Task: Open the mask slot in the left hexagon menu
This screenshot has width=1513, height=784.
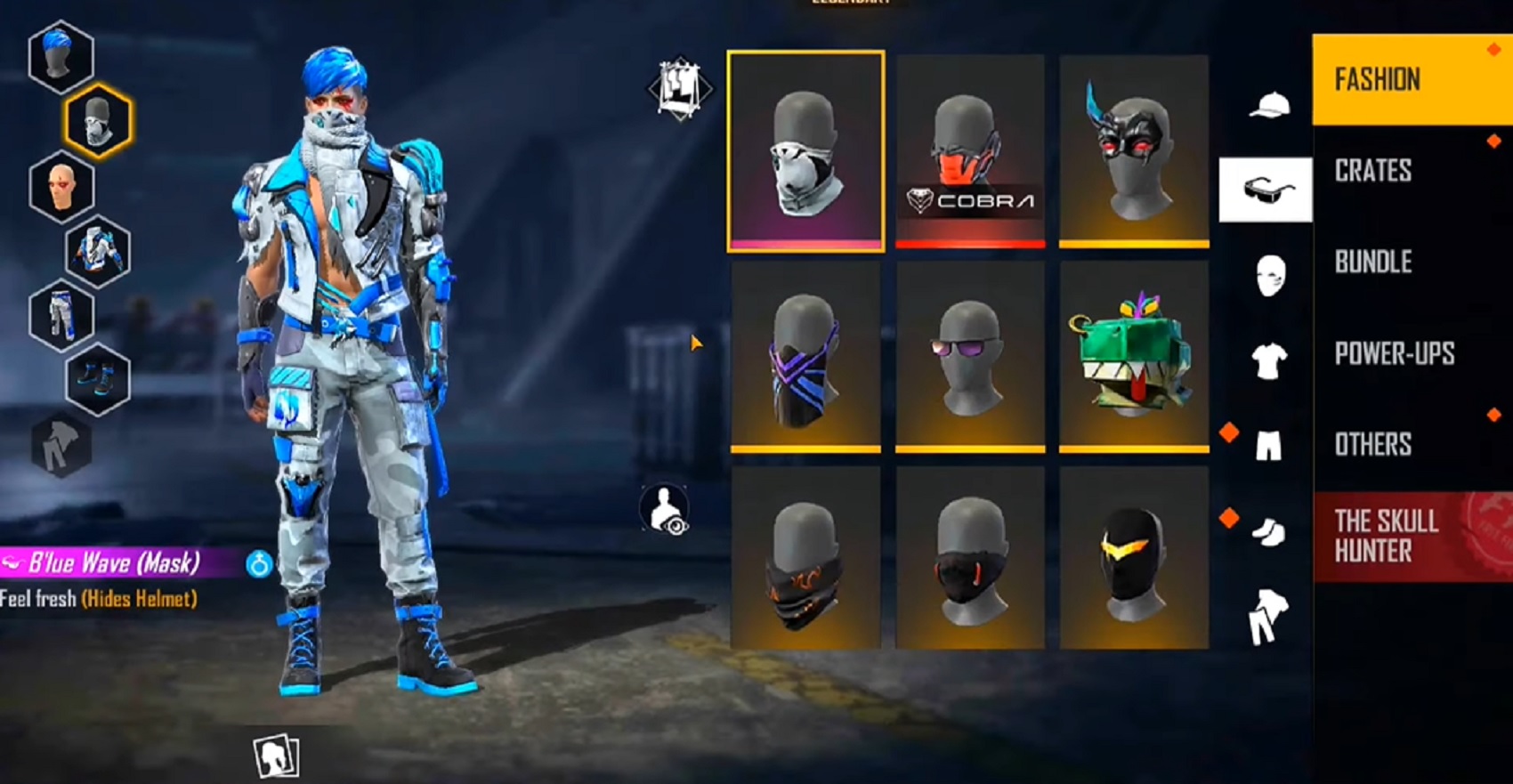Action: click(98, 121)
